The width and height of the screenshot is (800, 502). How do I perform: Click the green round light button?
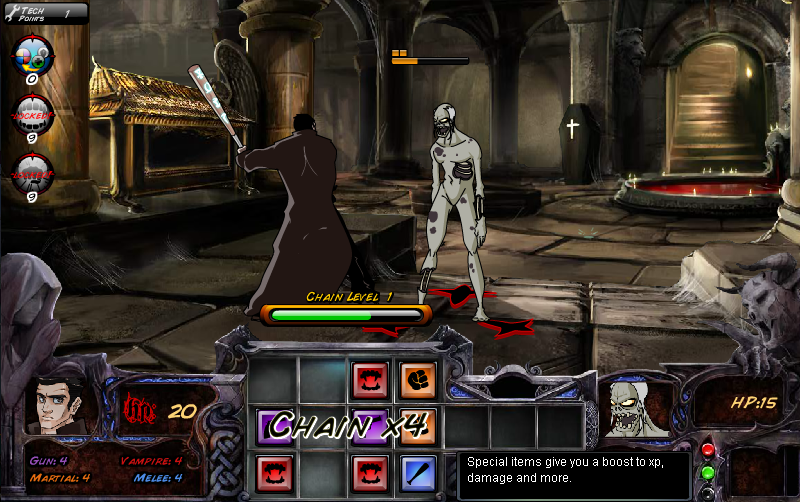point(708,472)
